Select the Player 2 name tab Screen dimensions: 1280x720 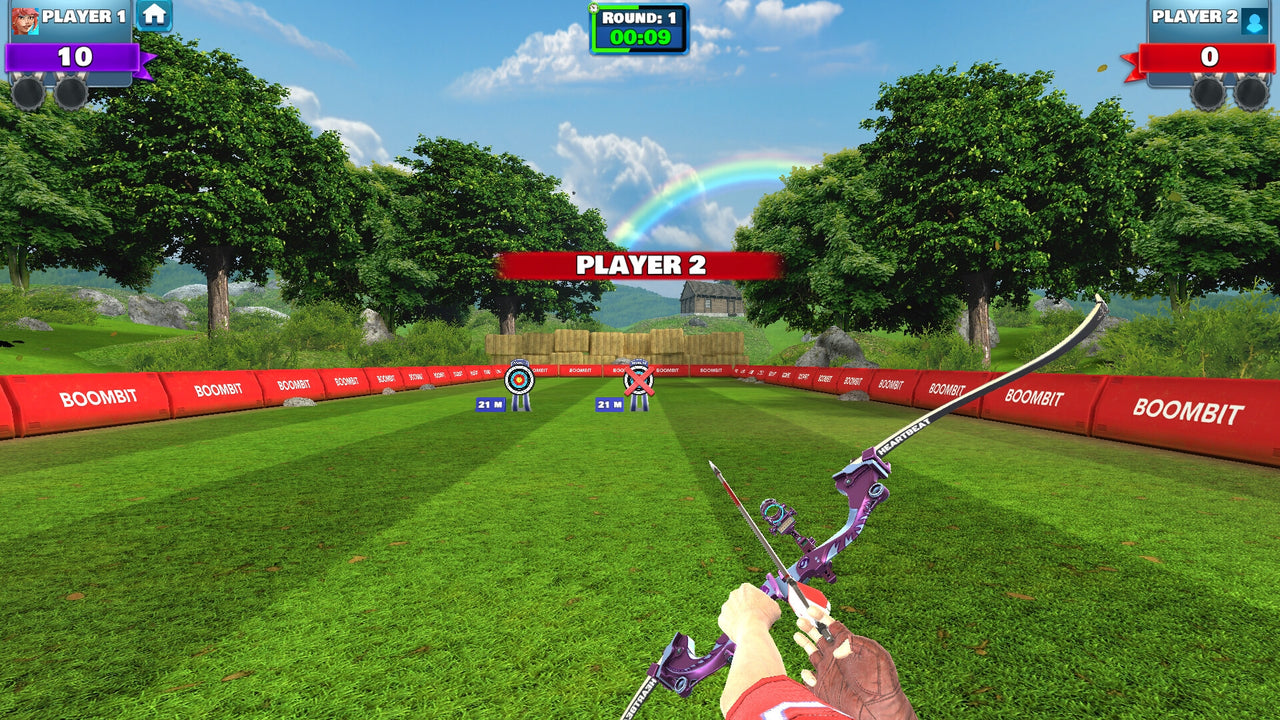(1196, 17)
